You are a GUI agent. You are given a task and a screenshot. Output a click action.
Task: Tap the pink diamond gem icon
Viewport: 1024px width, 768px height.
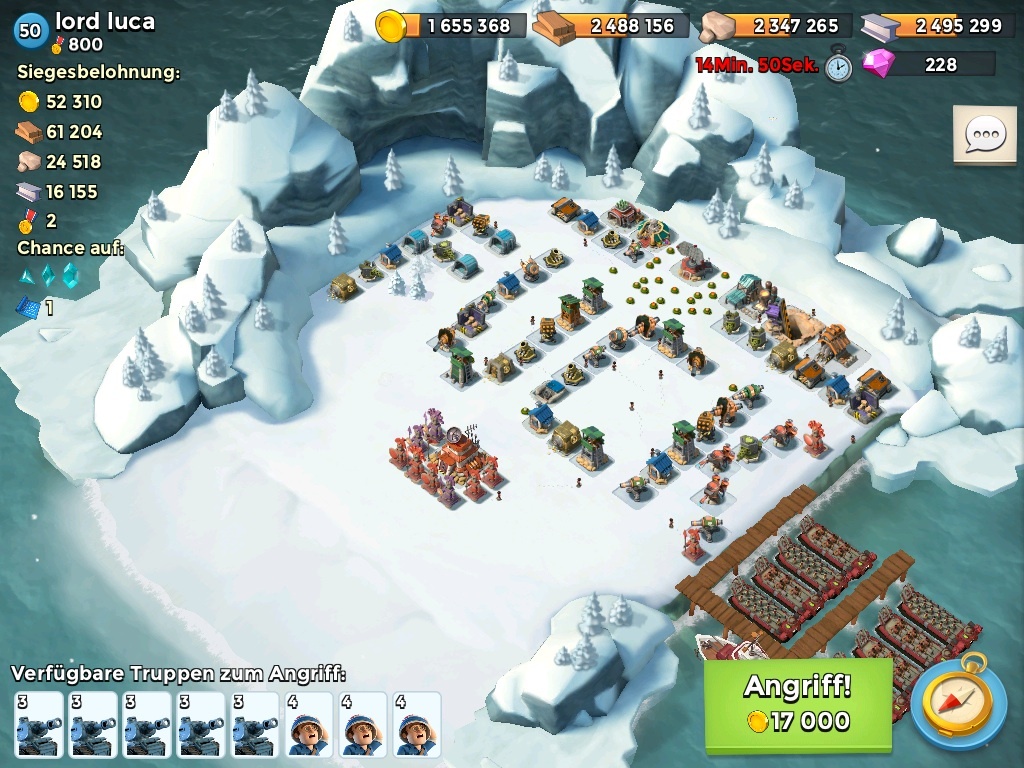point(881,65)
